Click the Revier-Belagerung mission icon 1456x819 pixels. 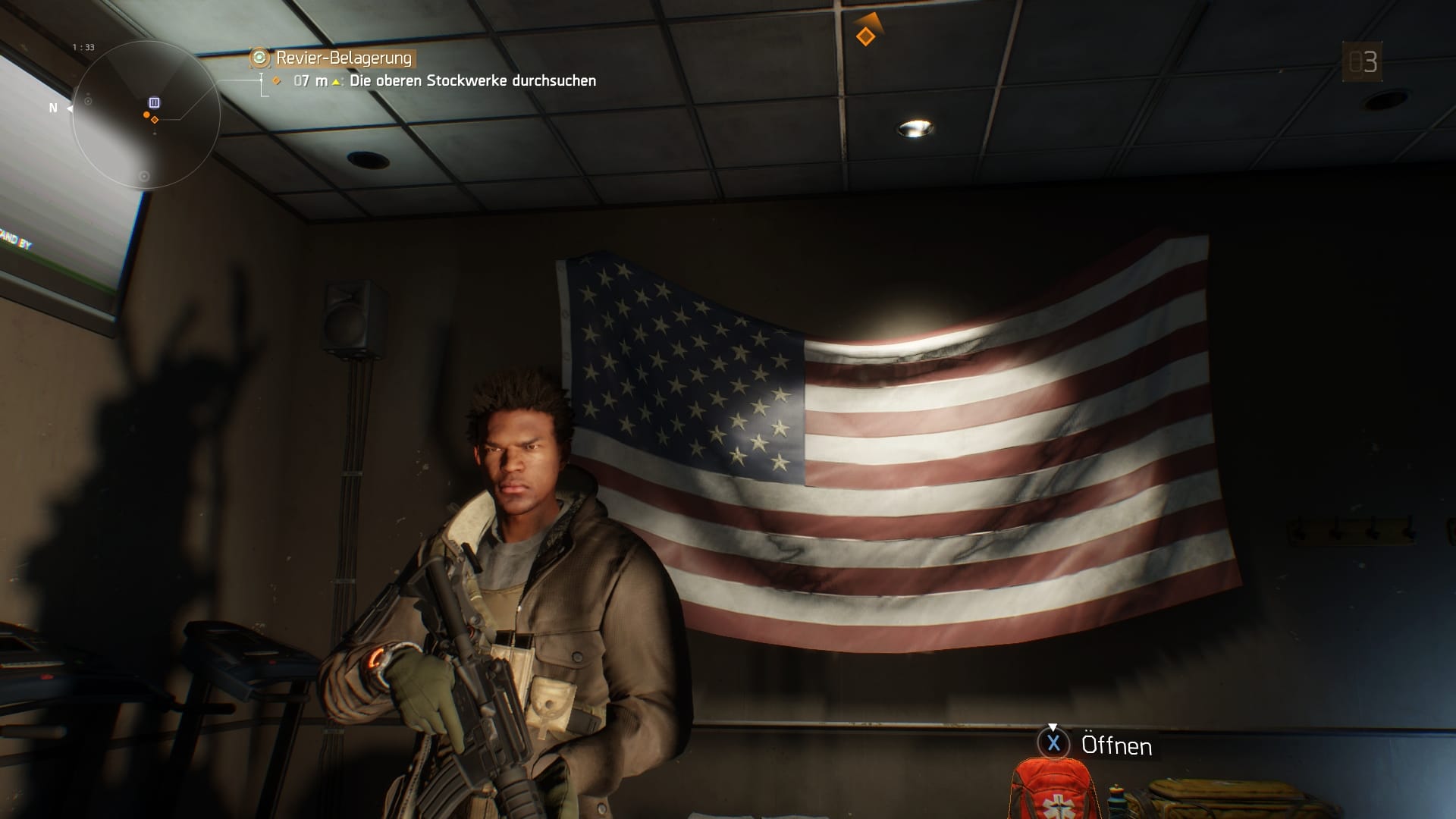(259, 56)
